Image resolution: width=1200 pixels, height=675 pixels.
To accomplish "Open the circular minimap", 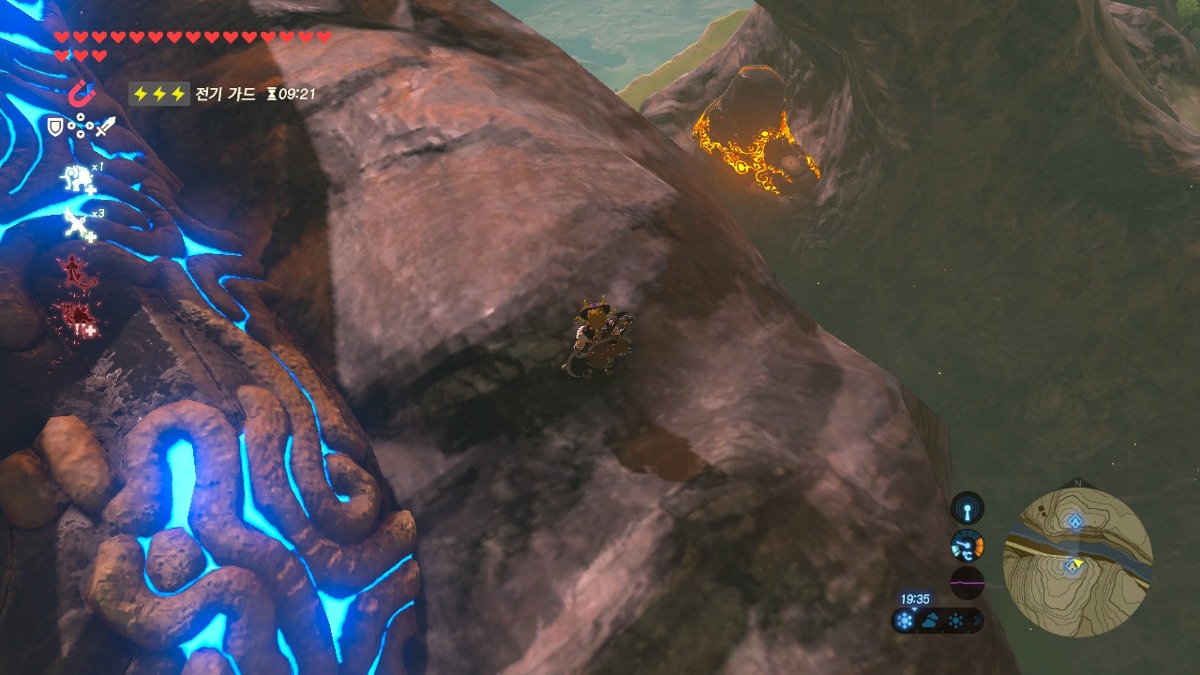I will click(x=1077, y=561).
